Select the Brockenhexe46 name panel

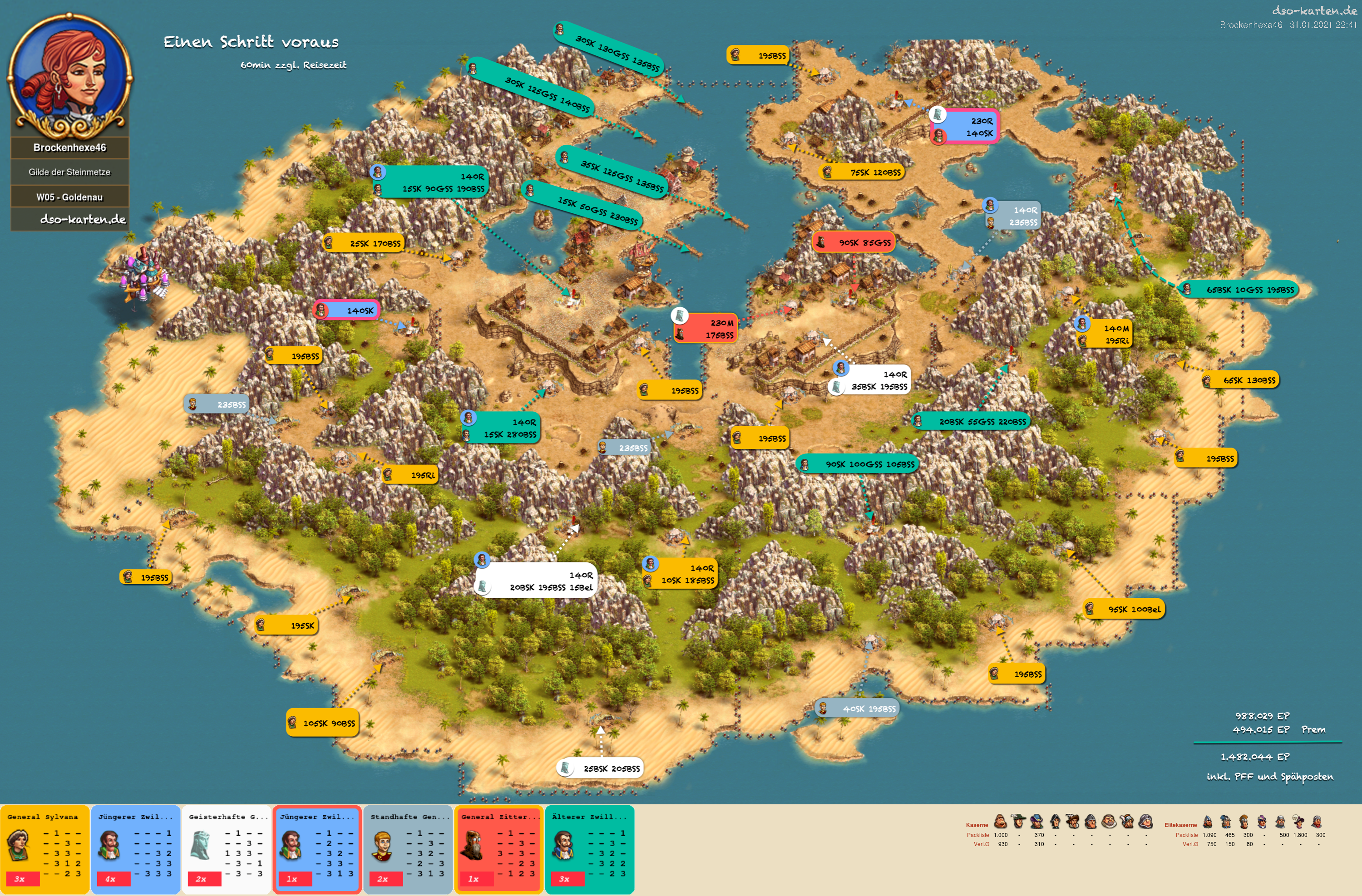click(x=70, y=148)
